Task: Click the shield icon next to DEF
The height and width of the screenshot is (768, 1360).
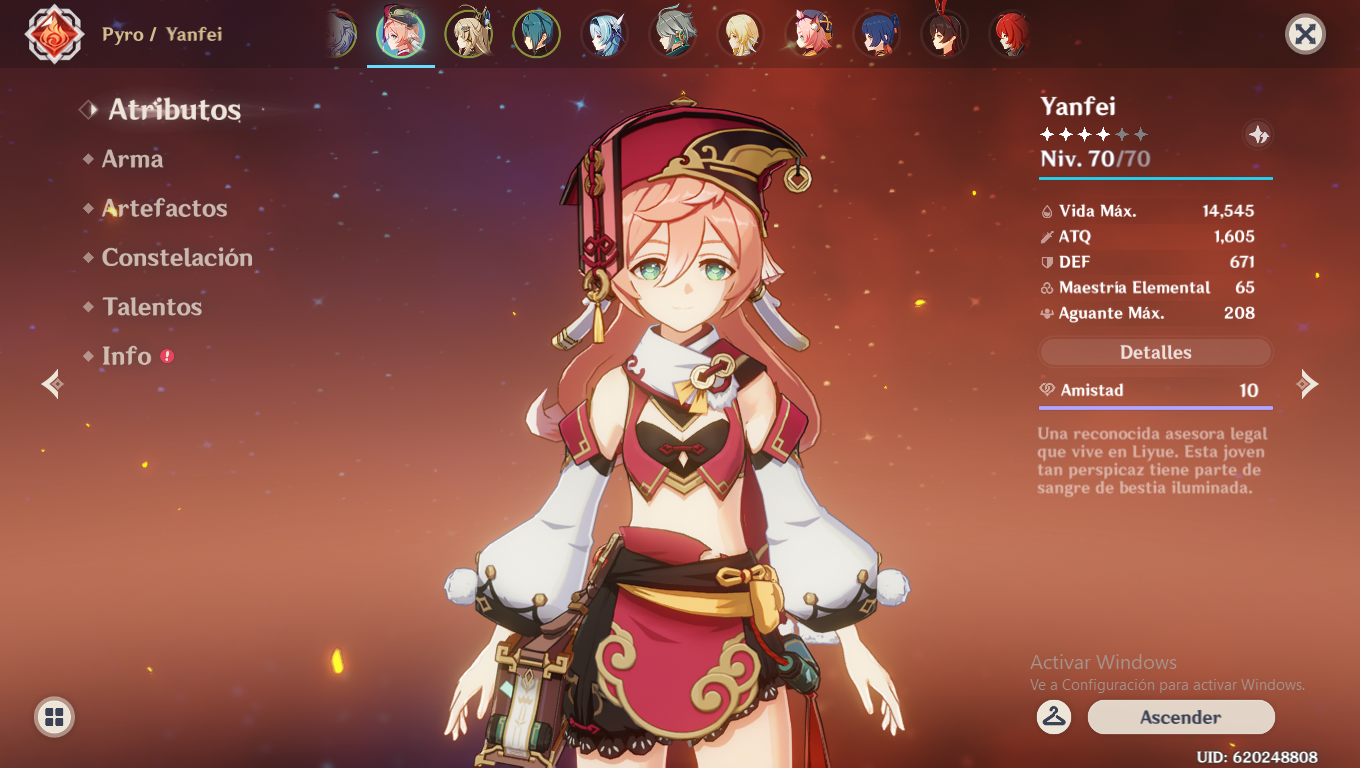Action: [x=1047, y=262]
